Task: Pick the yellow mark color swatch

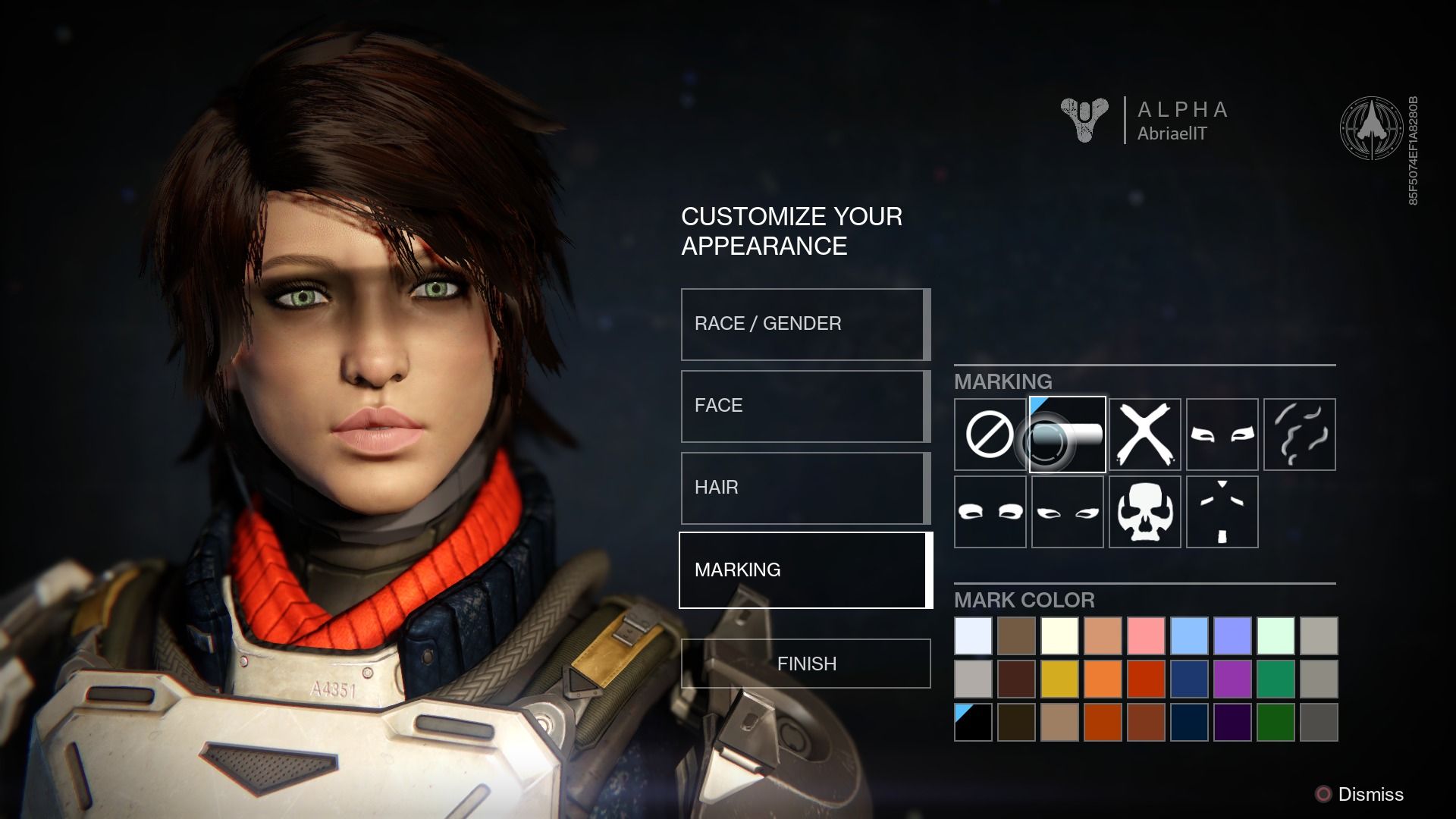Action: coord(1062,680)
